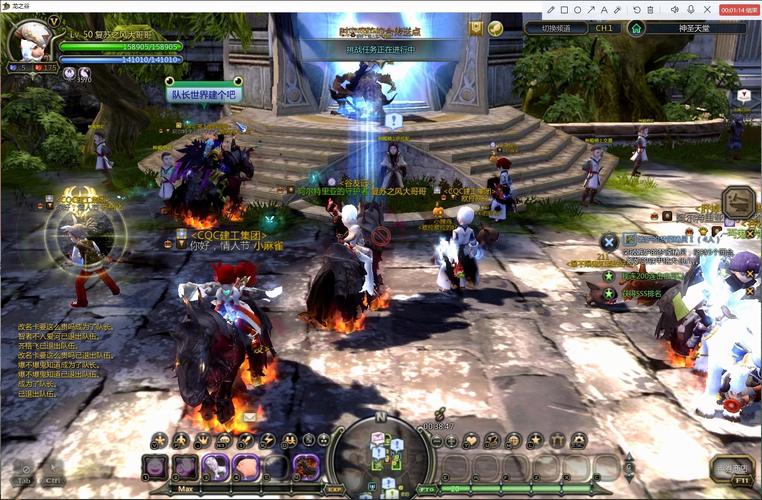762x500 pixels.
Task: Open the 切换频道 channel switch button
Action: pos(555,28)
